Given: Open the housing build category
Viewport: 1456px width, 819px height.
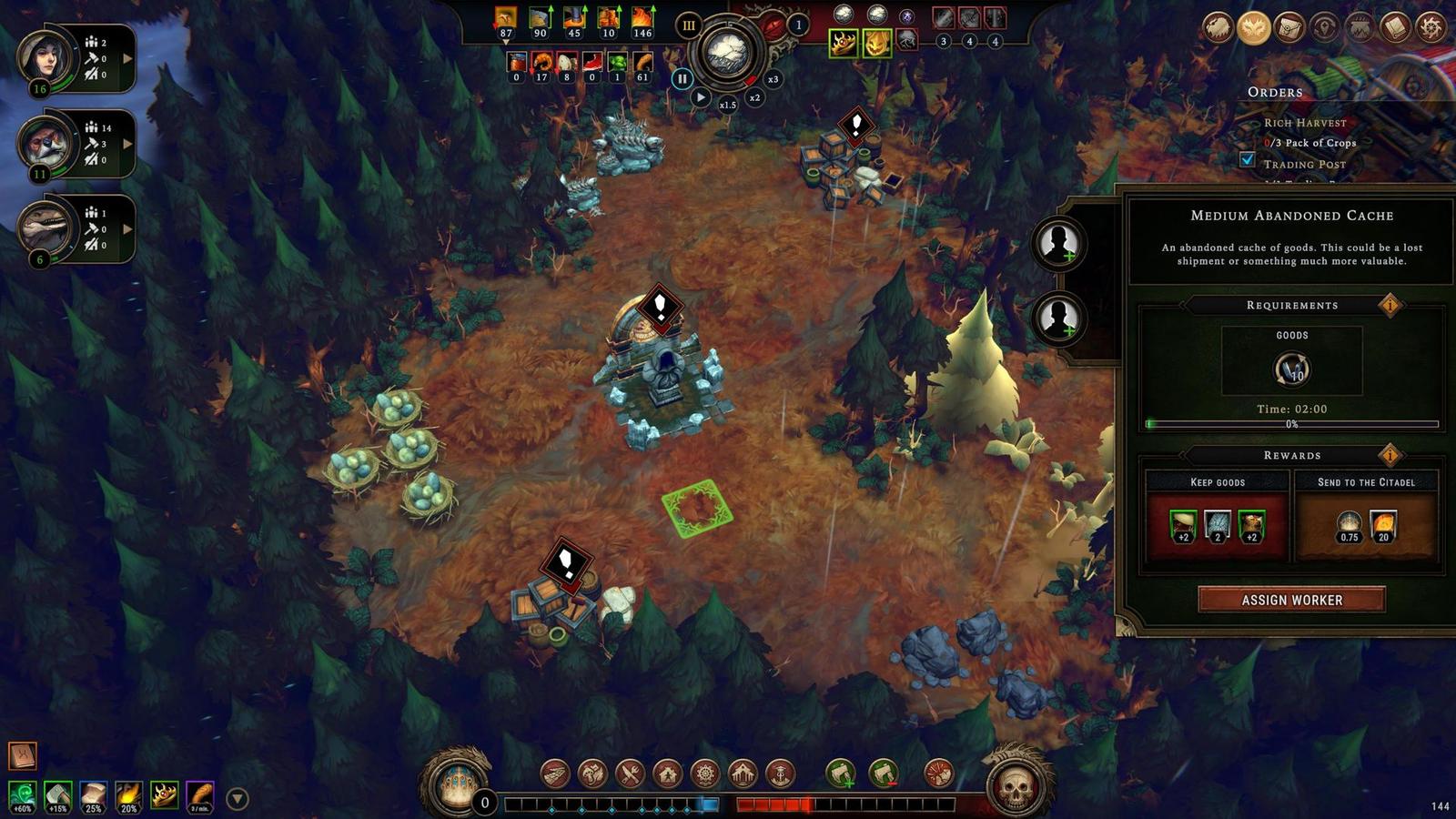Looking at the screenshot, I should click(667, 773).
